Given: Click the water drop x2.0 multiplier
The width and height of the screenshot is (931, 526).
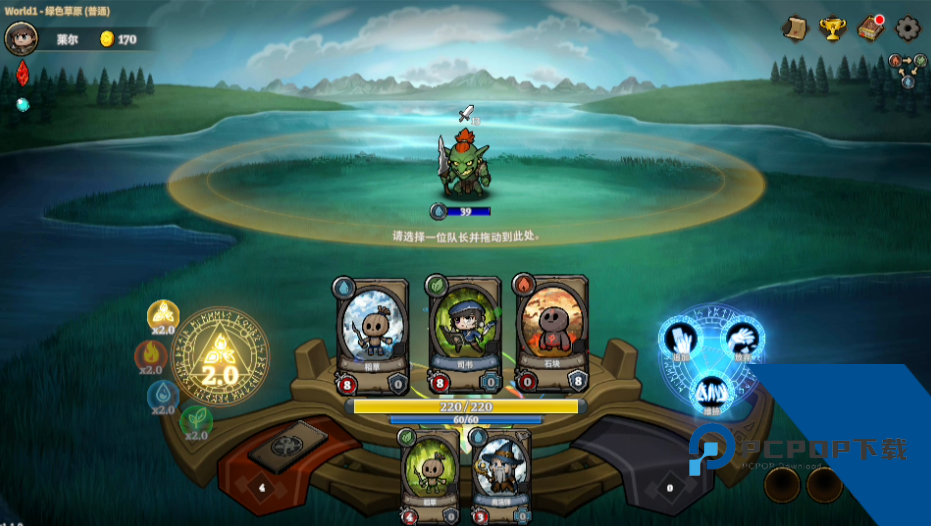Looking at the screenshot, I should coord(163,396).
